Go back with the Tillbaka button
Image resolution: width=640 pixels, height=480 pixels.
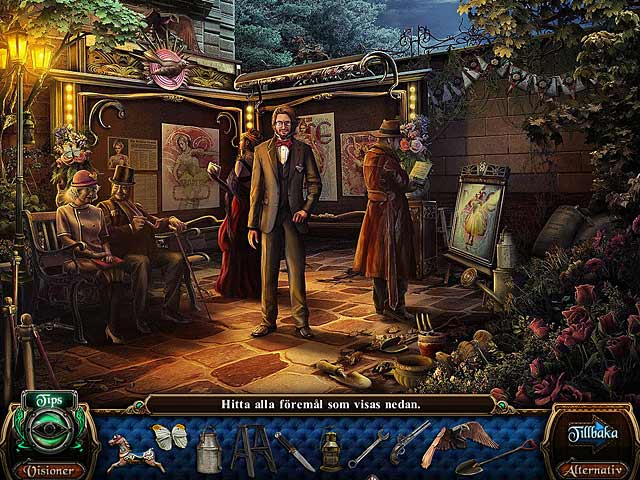[592, 433]
